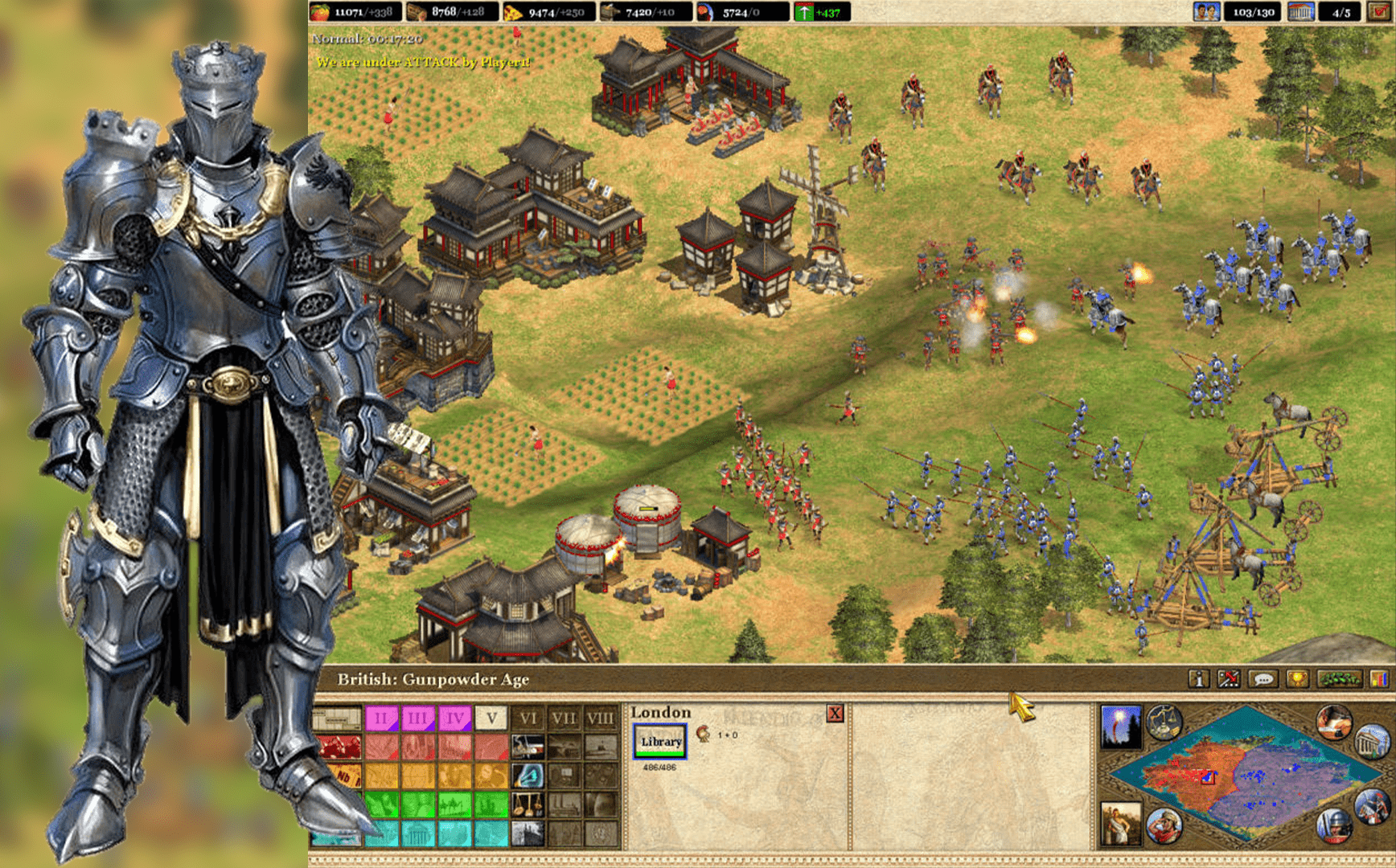The height and width of the screenshot is (868, 1396).
Task: Click the shooting star icon beside the minimap
Action: coord(1120,725)
